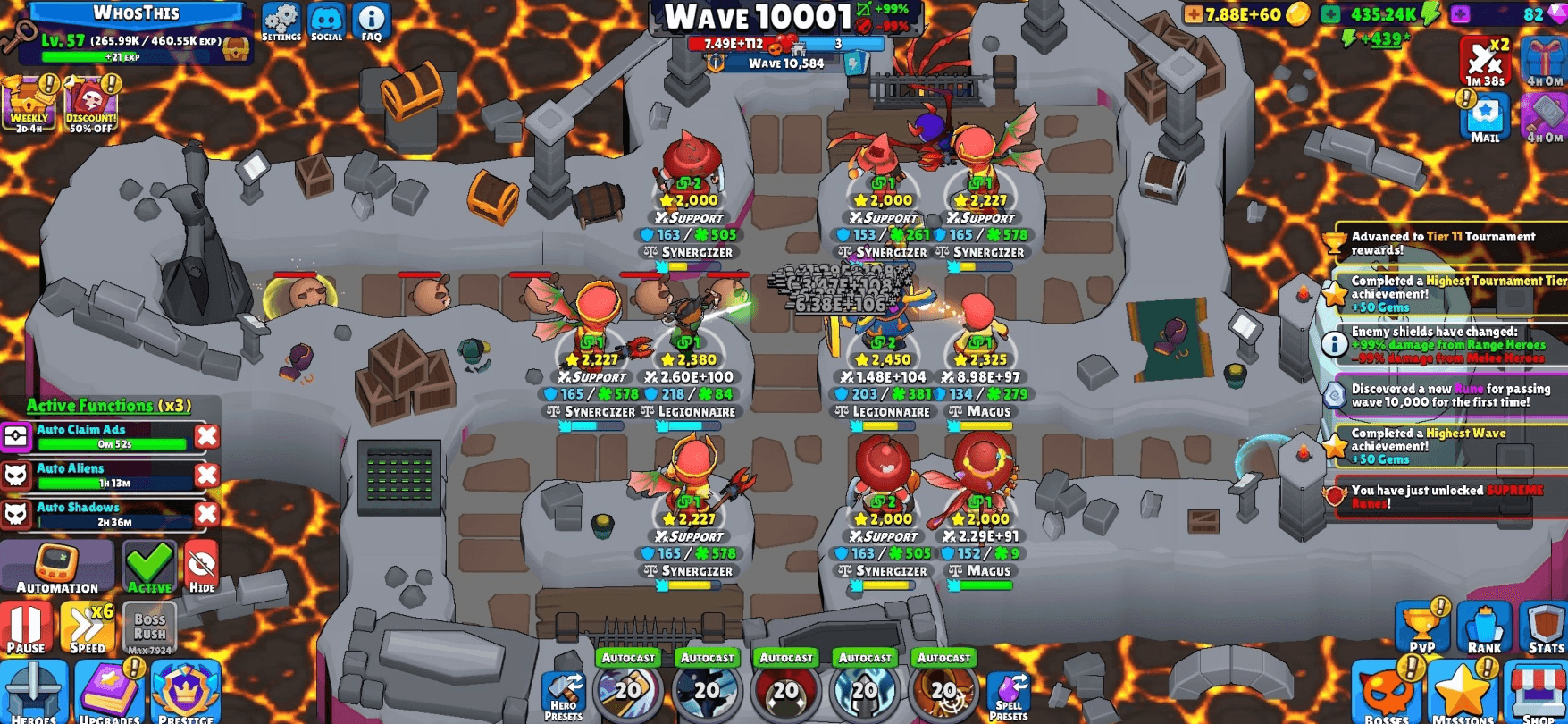Toggle Autocast on the leftmost spell
The width and height of the screenshot is (1568, 724).
[628, 657]
